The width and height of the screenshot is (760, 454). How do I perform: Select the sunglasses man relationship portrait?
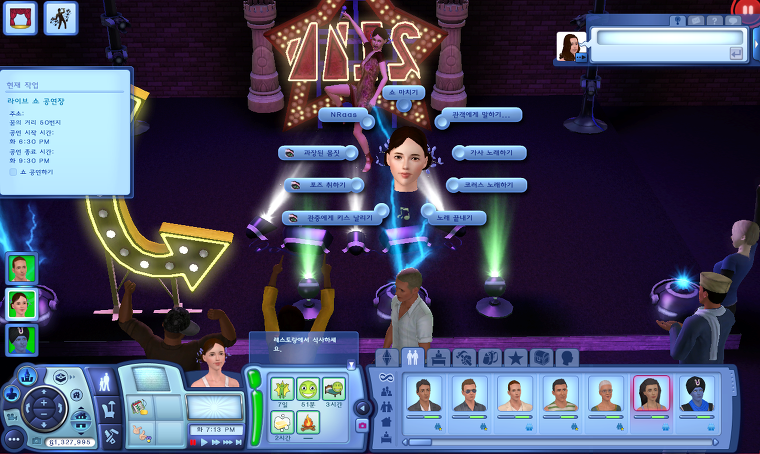[468, 394]
